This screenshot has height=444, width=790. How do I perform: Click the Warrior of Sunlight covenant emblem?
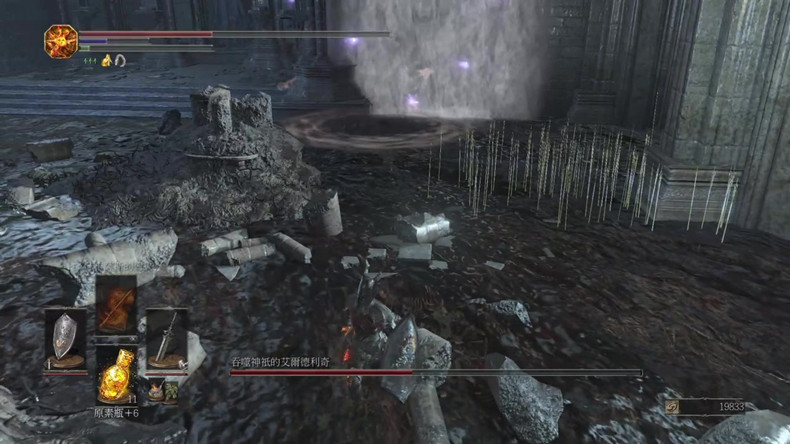click(60, 41)
